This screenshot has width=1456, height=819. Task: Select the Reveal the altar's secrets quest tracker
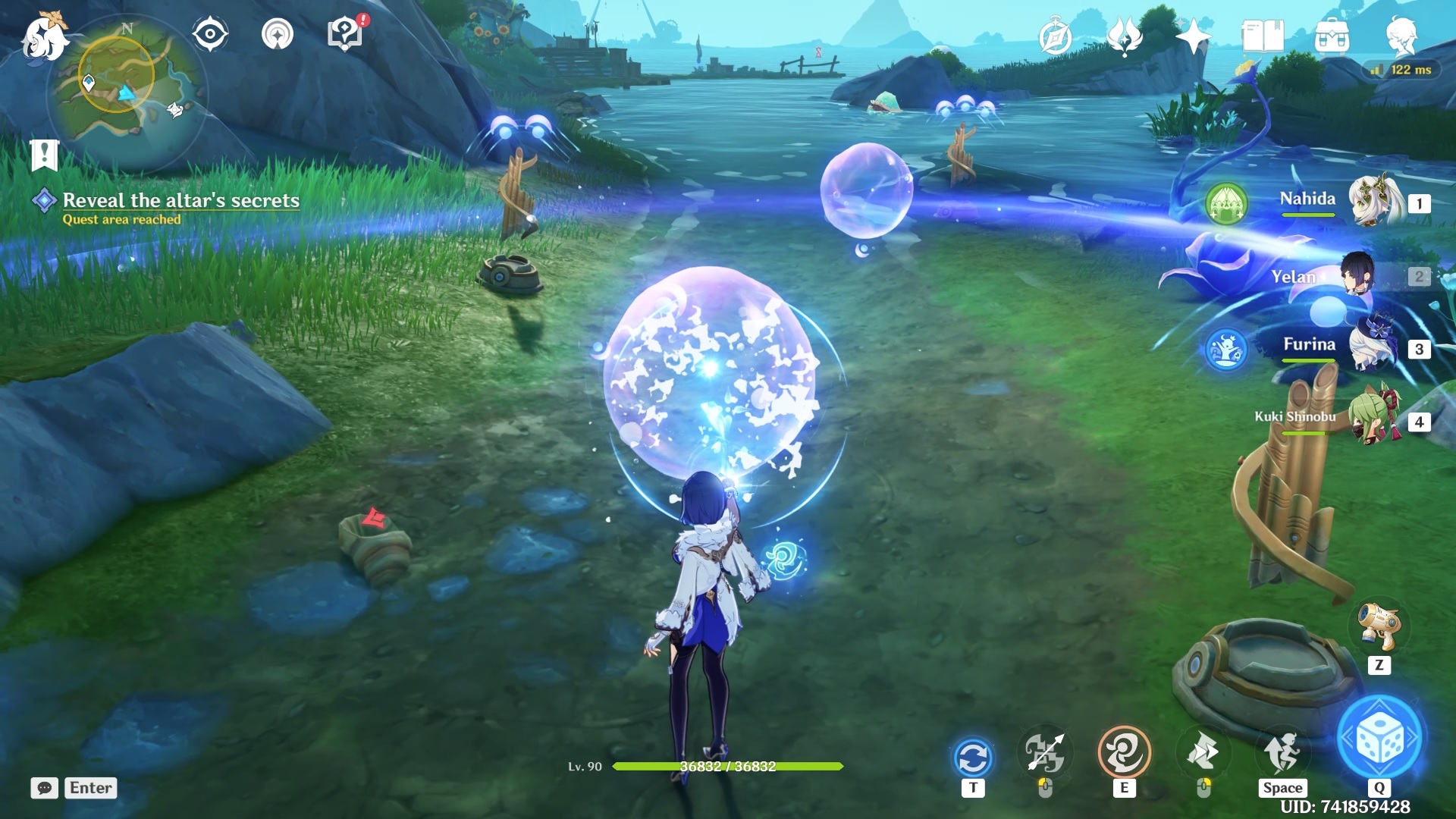point(180,201)
